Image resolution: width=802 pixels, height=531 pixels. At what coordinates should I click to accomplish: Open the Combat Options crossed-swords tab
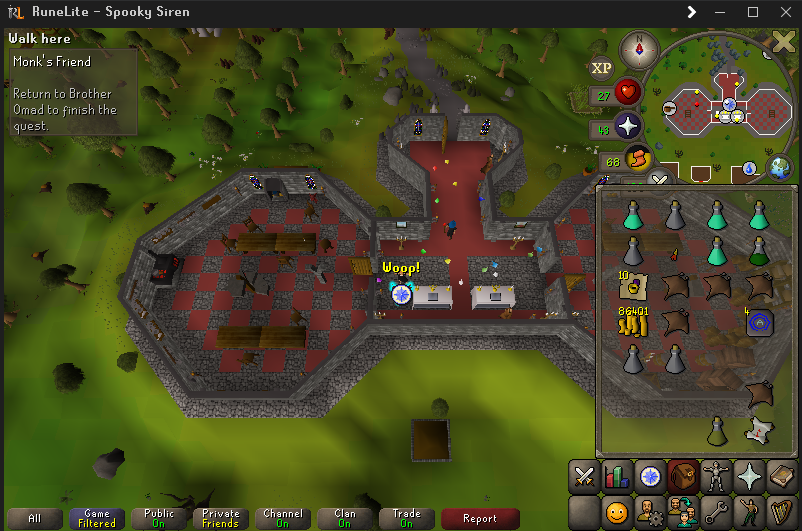(583, 476)
